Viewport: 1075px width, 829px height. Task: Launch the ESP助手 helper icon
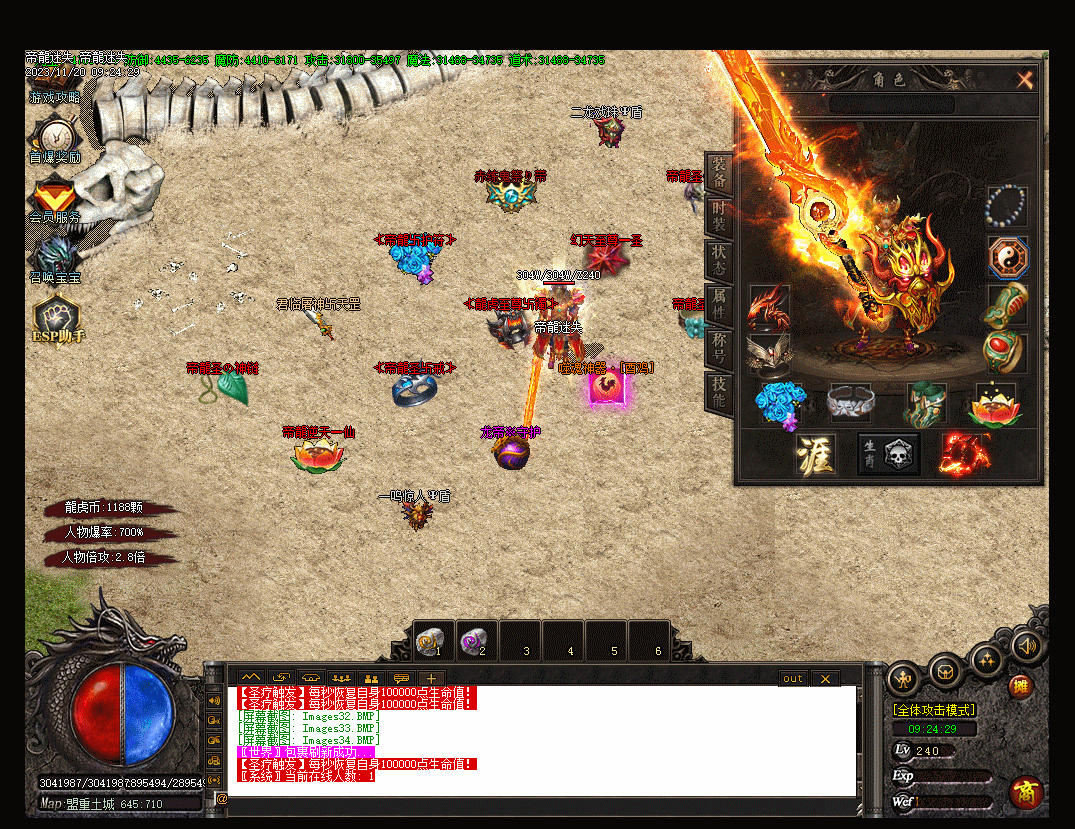pos(57,314)
